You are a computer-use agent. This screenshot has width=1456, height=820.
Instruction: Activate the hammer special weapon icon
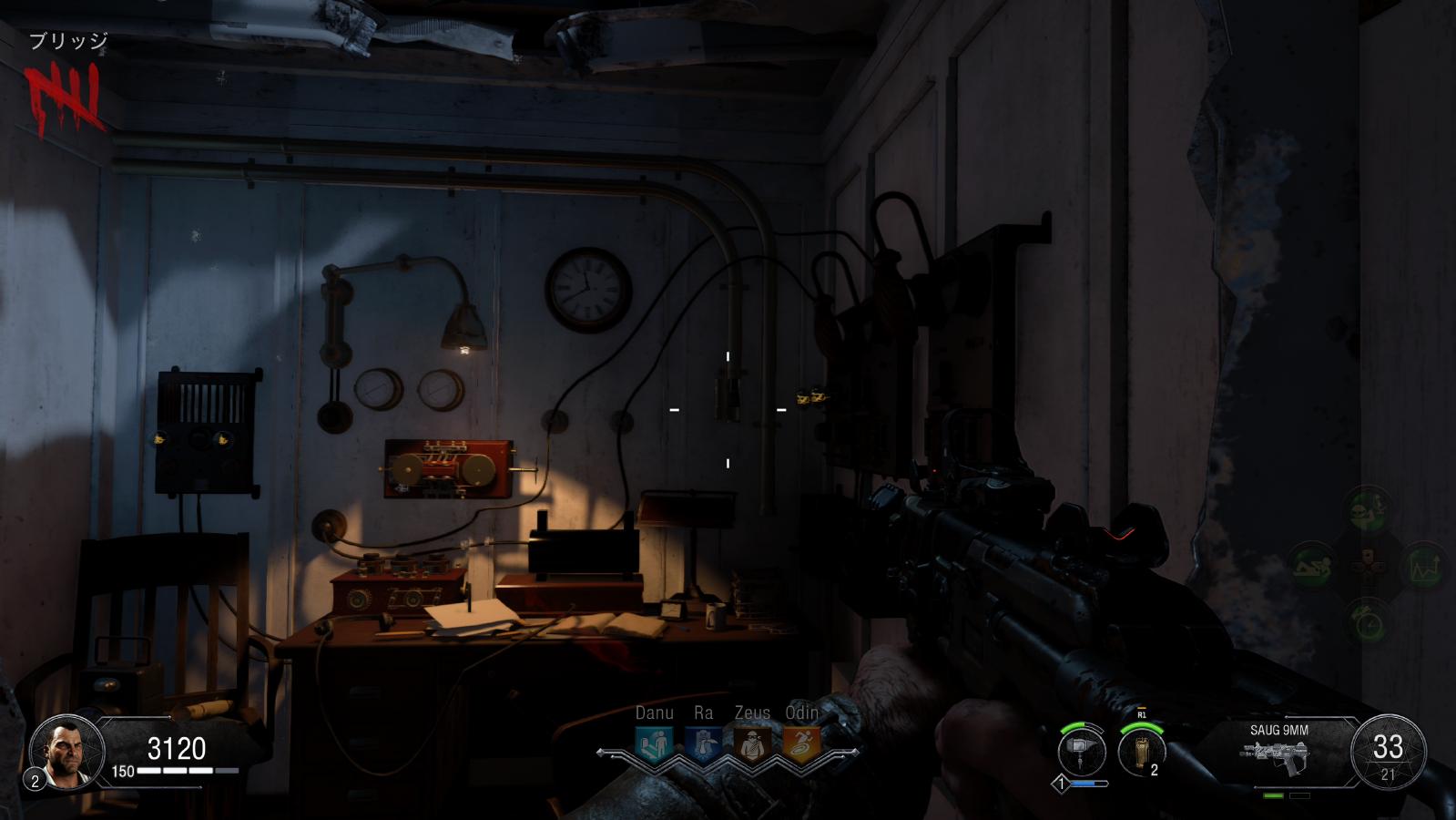coord(1082,753)
